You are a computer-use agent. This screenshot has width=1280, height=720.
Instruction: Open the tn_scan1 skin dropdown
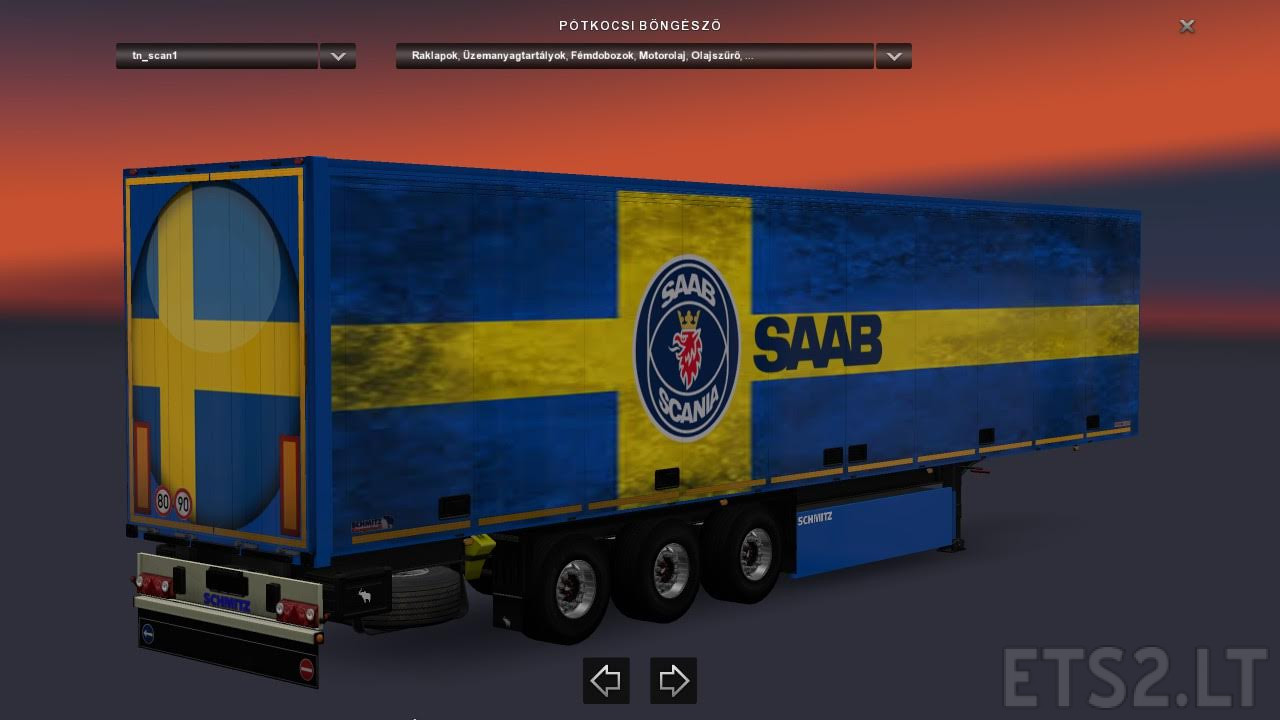215,56
